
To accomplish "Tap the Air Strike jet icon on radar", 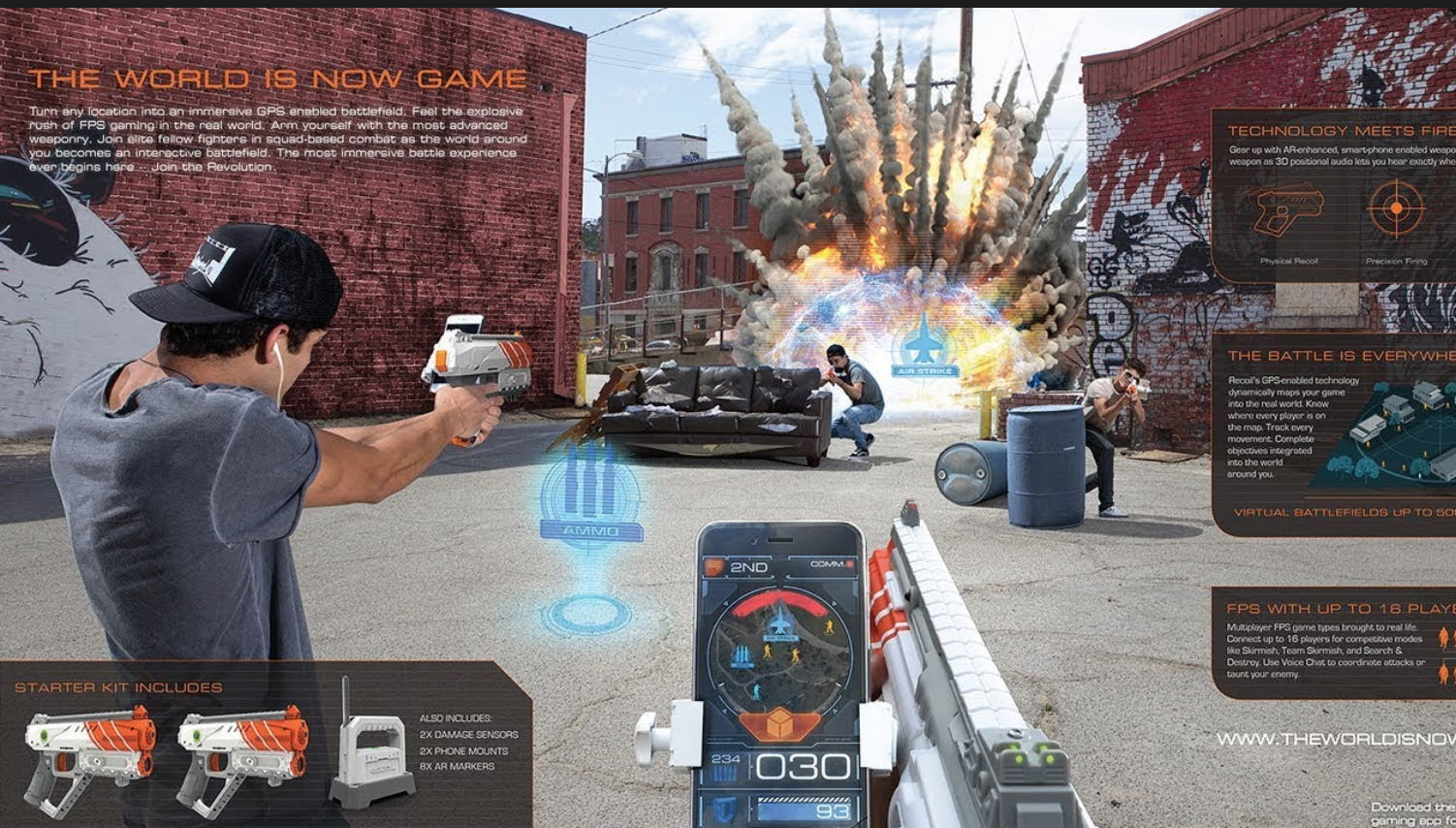I will tap(779, 621).
